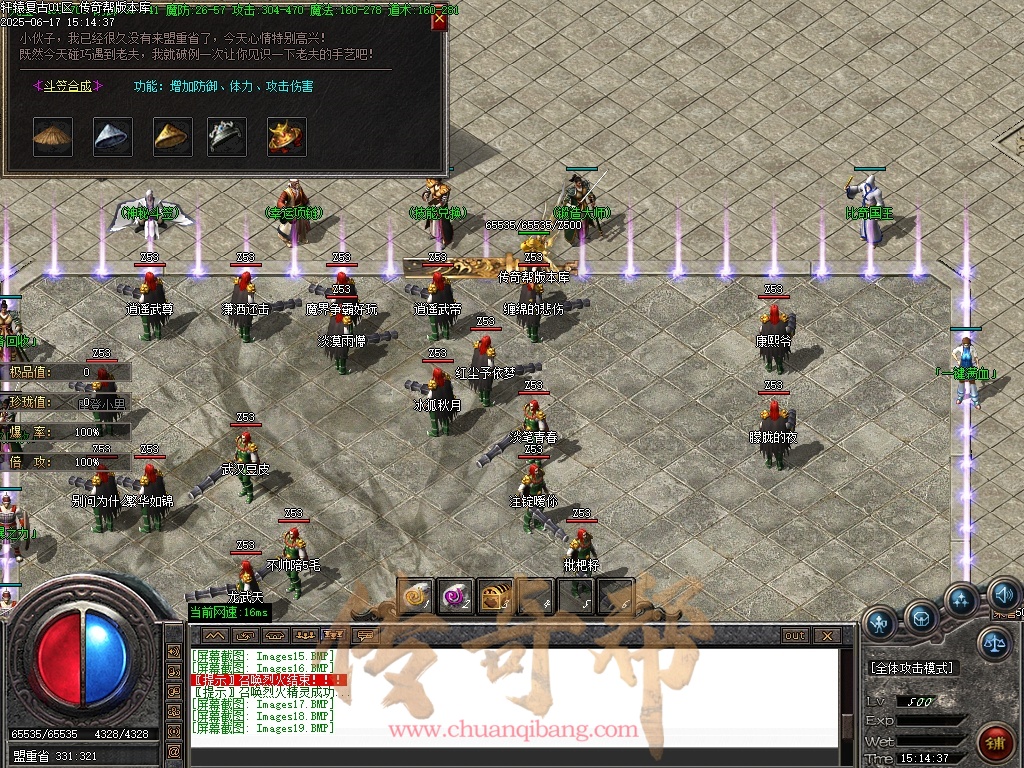Choose the red and gold crown item
The image size is (1024, 768).
coord(287,137)
